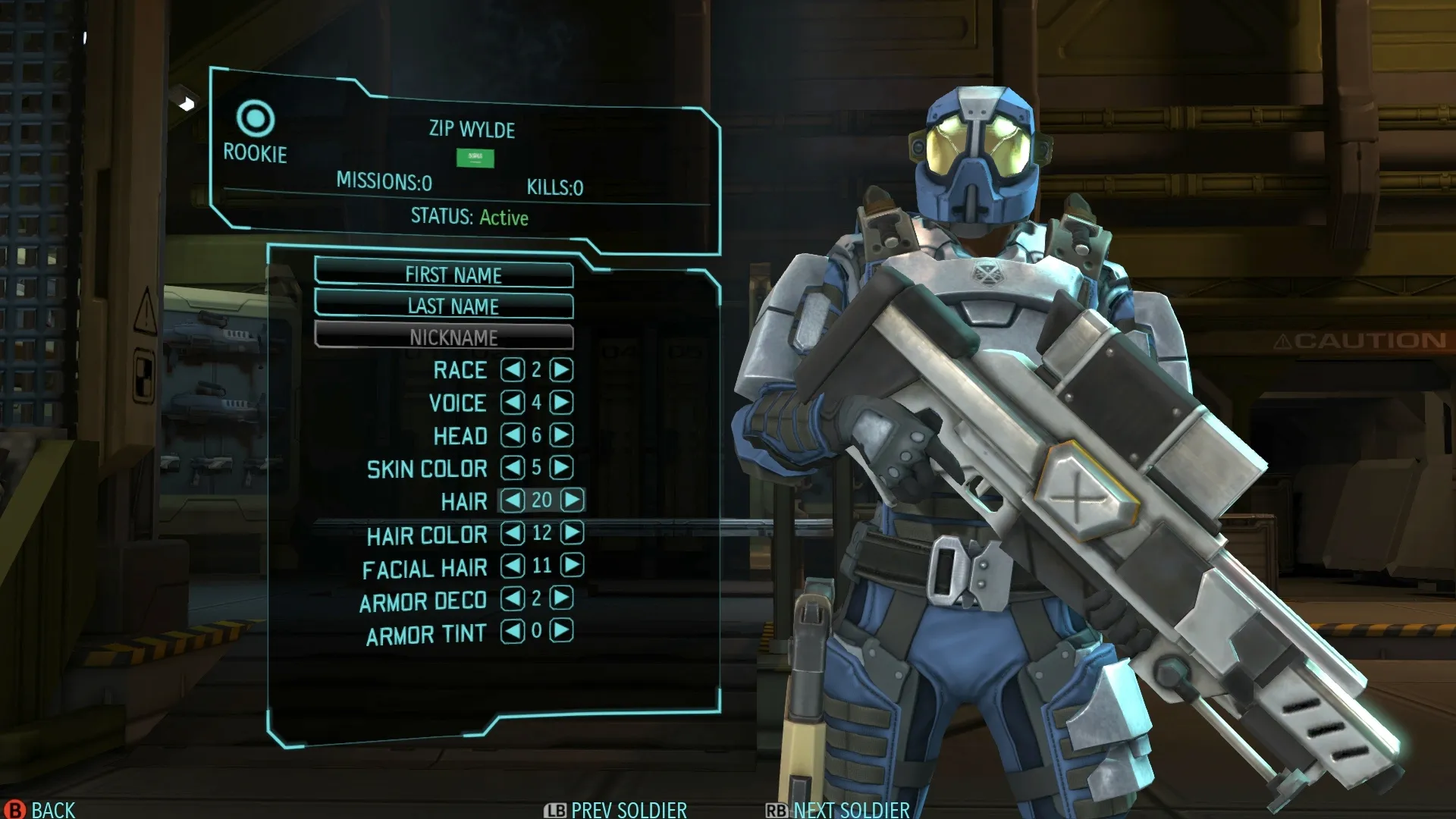Image resolution: width=1456 pixels, height=819 pixels.
Task: Cycle to the next Head option
Action: point(561,435)
